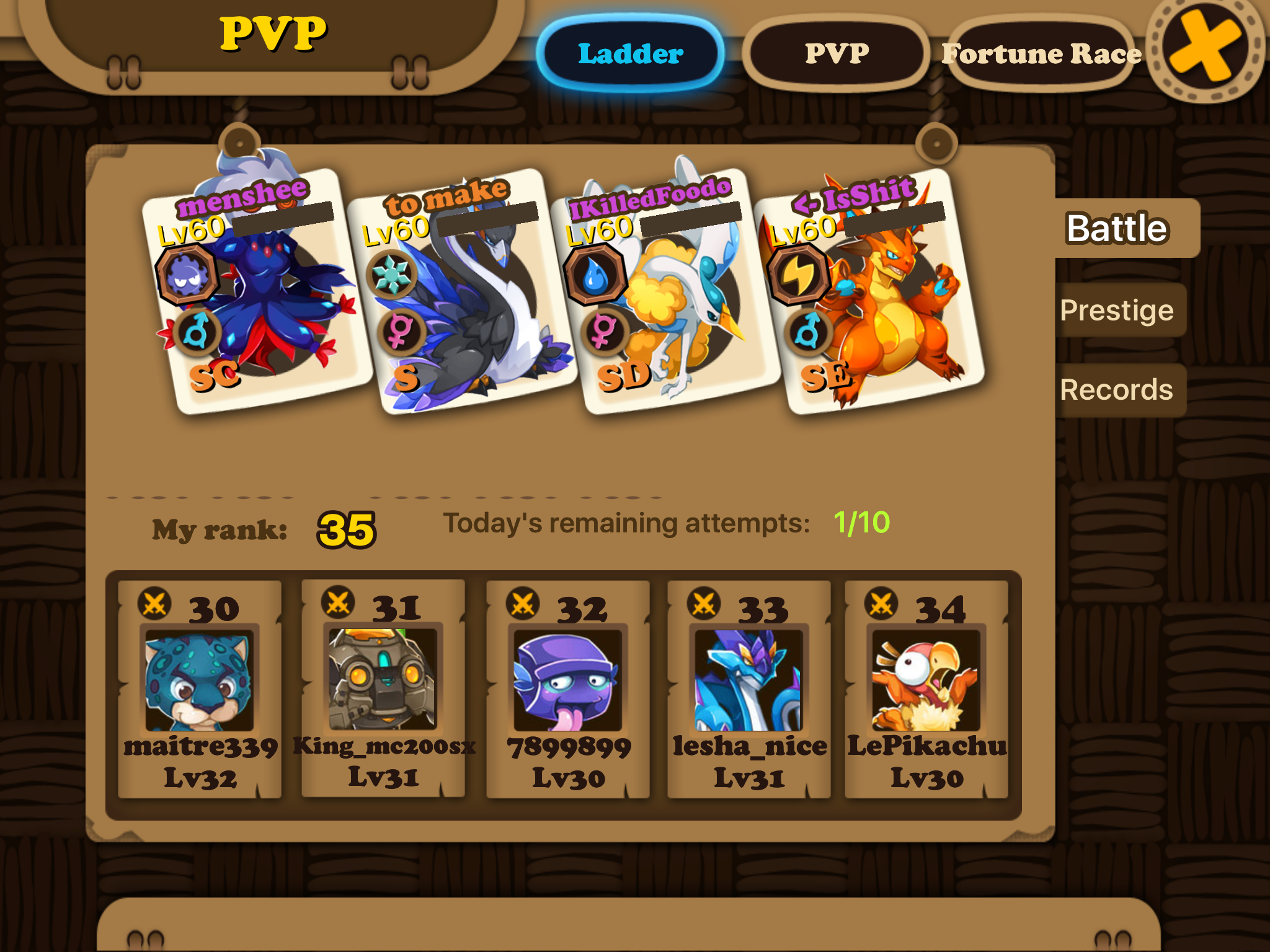Switch to the Fortune Race tab
The width and height of the screenshot is (1270, 952).
click(1041, 54)
